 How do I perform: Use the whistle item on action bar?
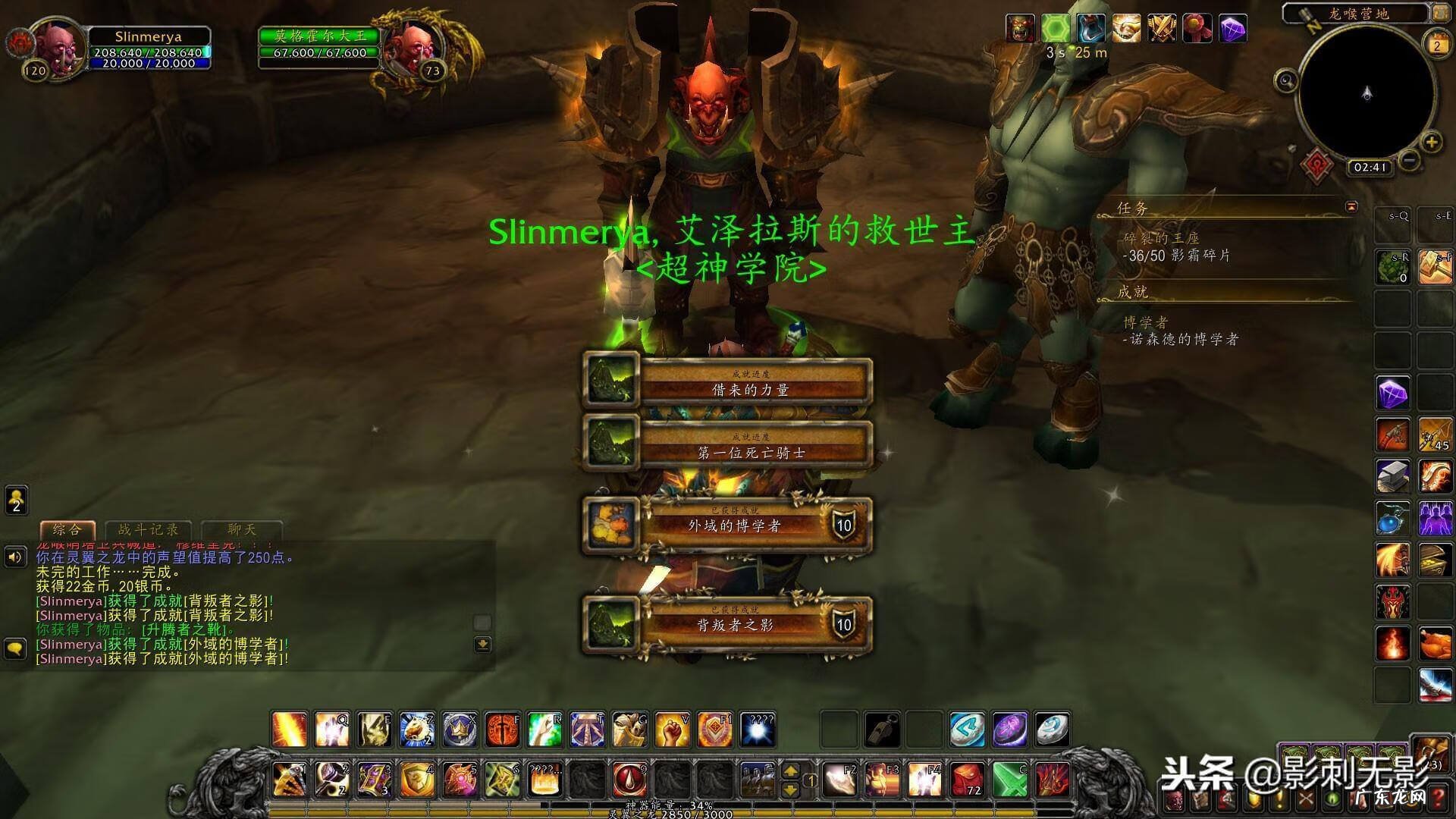pyautogui.click(x=883, y=730)
